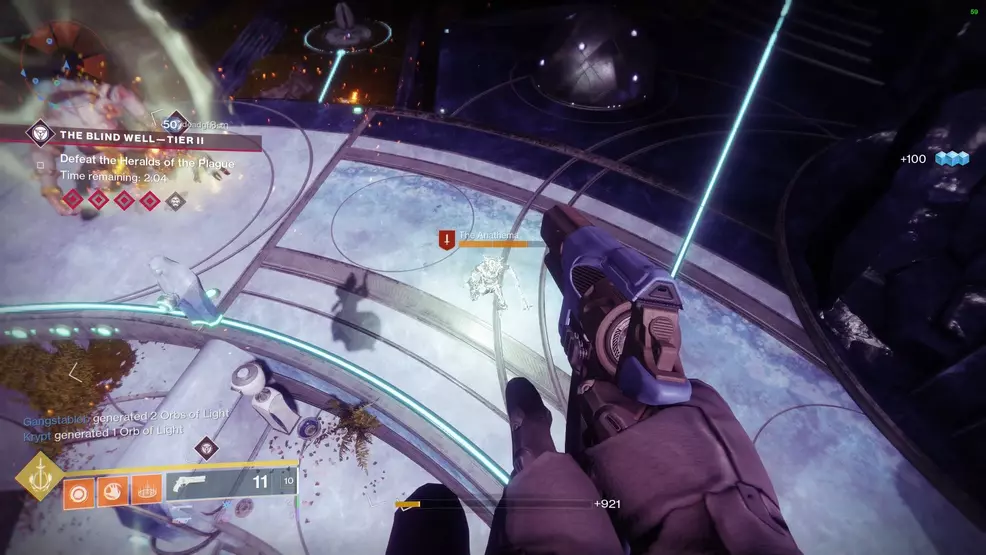This screenshot has width=986, height=555.
Task: Open The Blind Well Tier II objective banner
Action: click(x=130, y=135)
